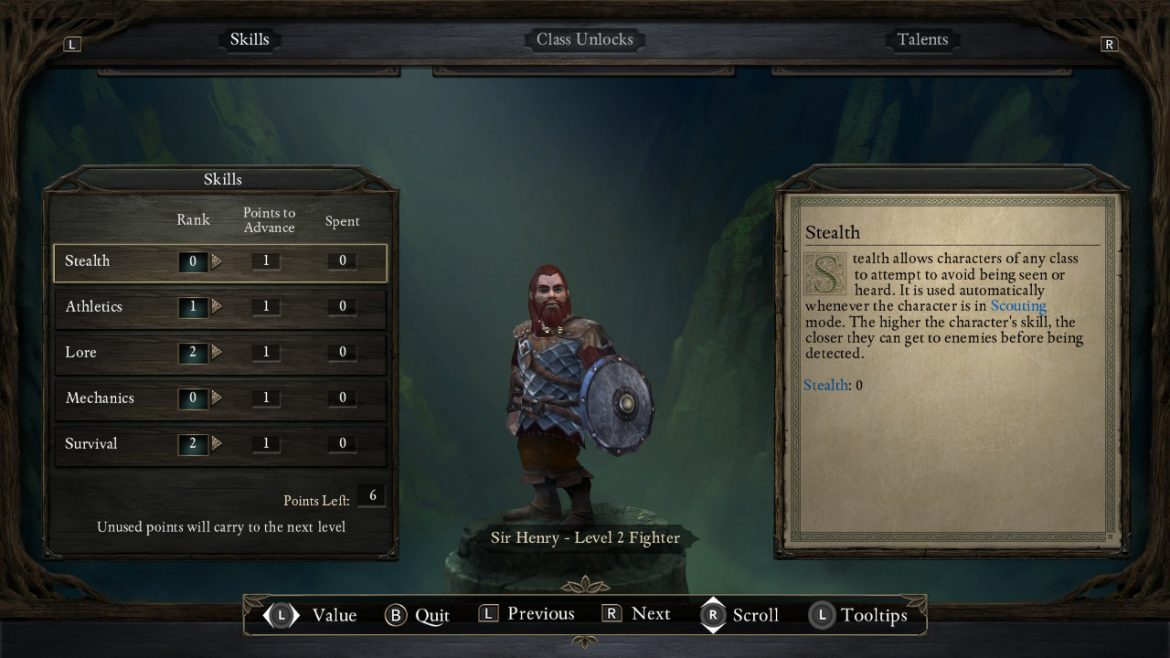1170x658 pixels.
Task: Raise Mechanics rank using its arrow
Action: tap(217, 398)
